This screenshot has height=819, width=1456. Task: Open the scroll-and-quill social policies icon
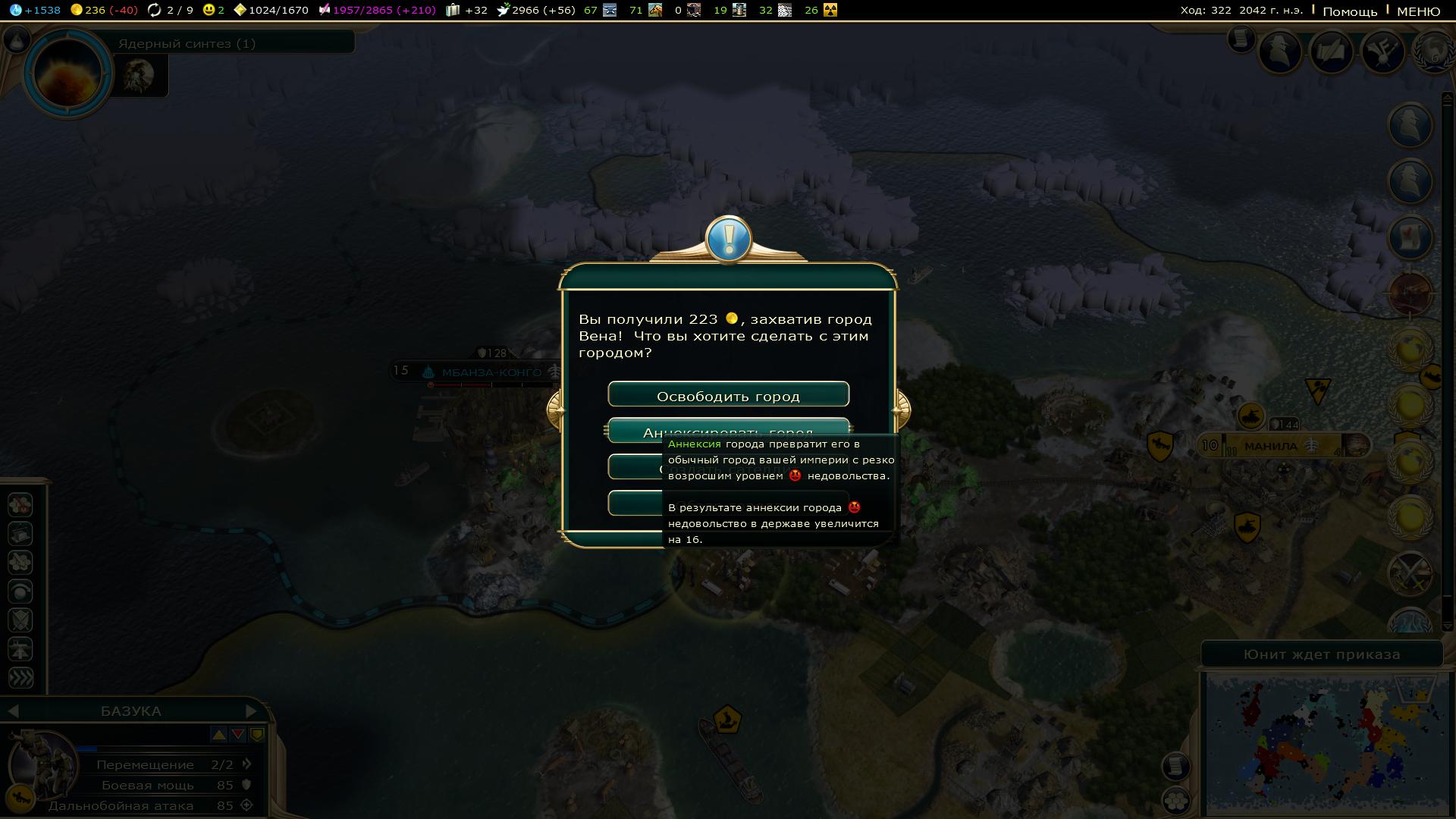[x=1331, y=52]
